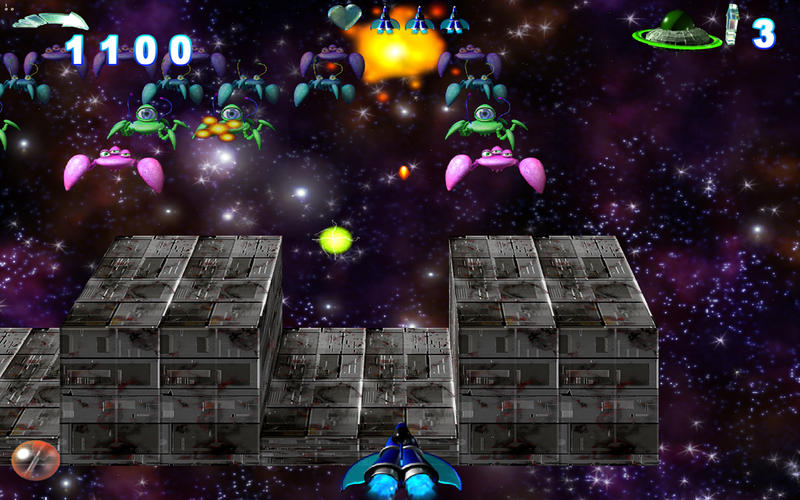Click the silver wing score icon
The image size is (800, 500).
tap(50, 20)
